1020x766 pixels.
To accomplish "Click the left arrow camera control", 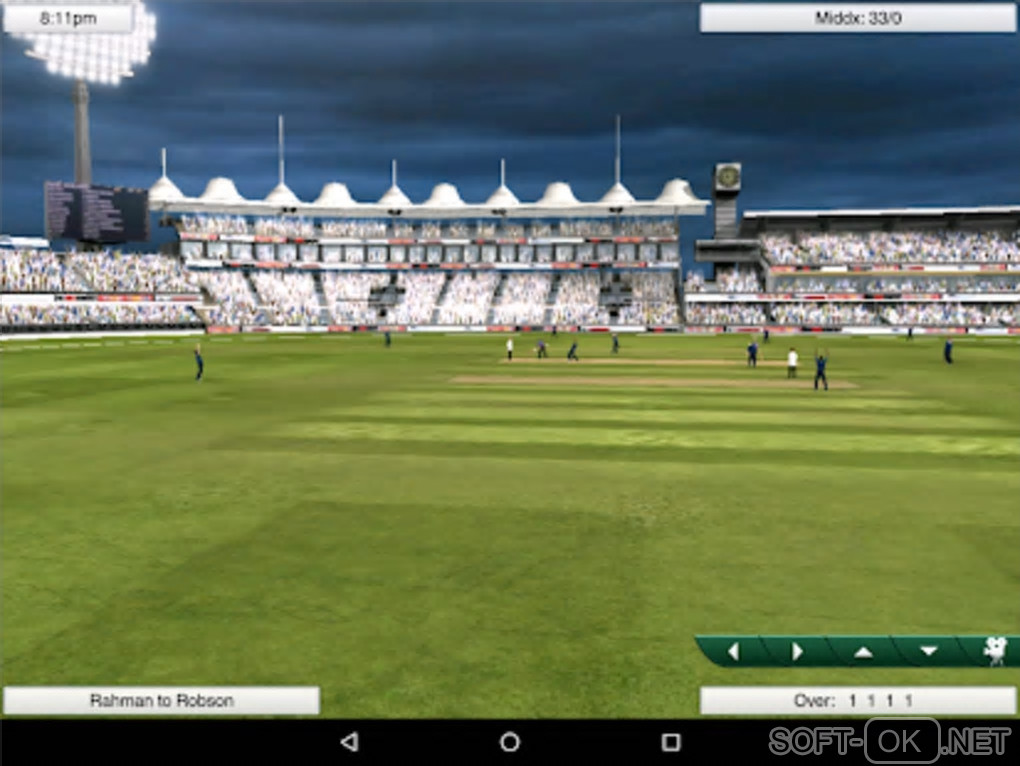I will click(x=733, y=651).
